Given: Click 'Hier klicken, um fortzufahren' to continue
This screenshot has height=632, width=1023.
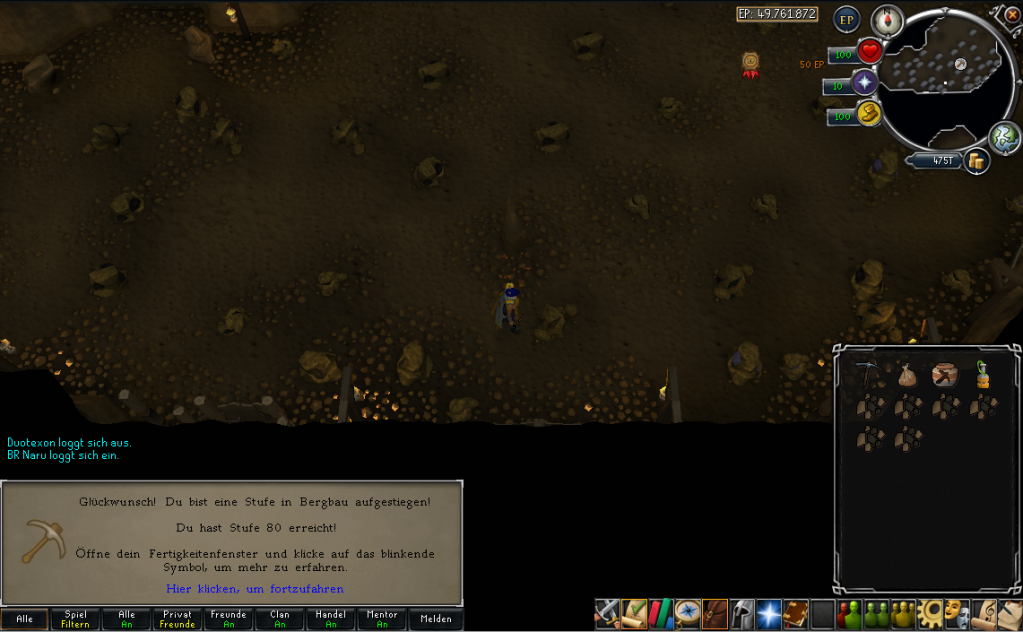Looking at the screenshot, I should pos(254,589).
